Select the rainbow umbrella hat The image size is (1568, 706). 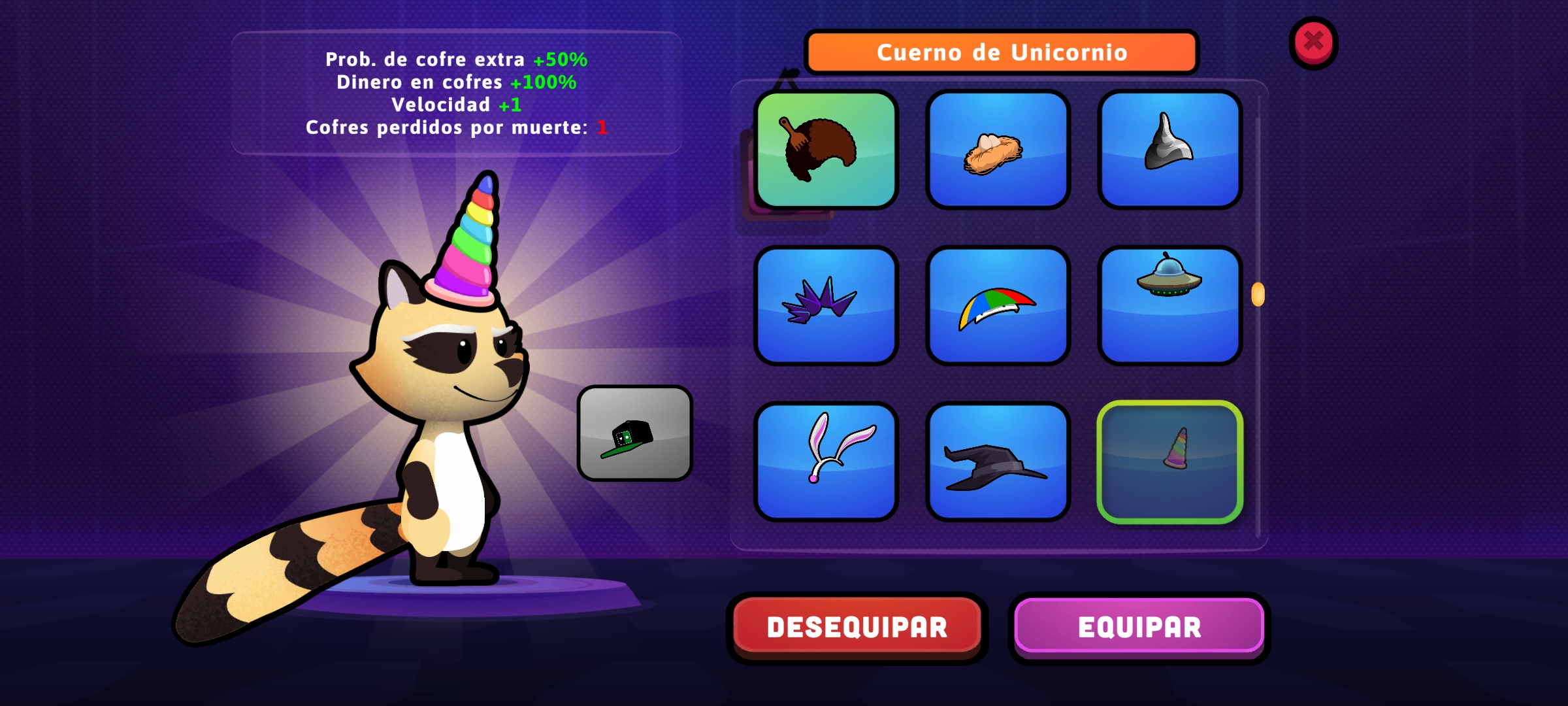998,305
